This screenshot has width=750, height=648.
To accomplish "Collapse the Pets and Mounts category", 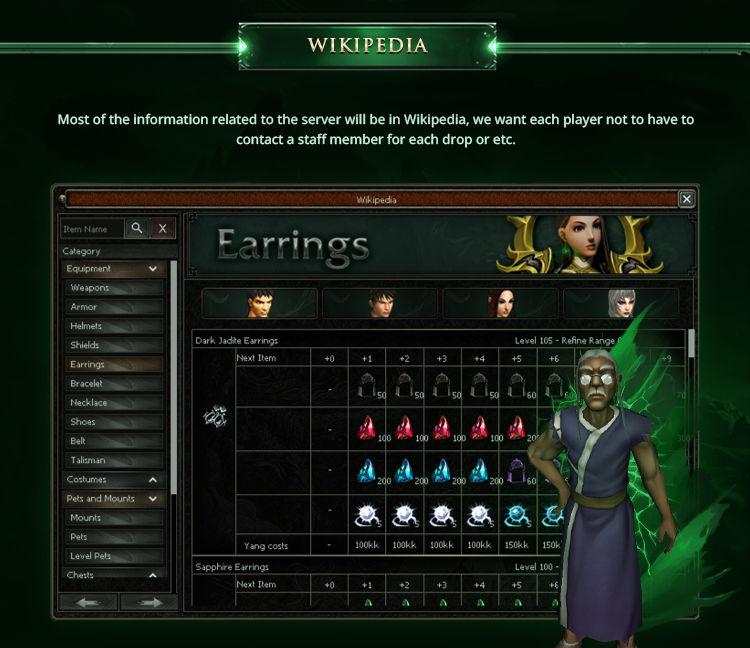I will coord(153,499).
